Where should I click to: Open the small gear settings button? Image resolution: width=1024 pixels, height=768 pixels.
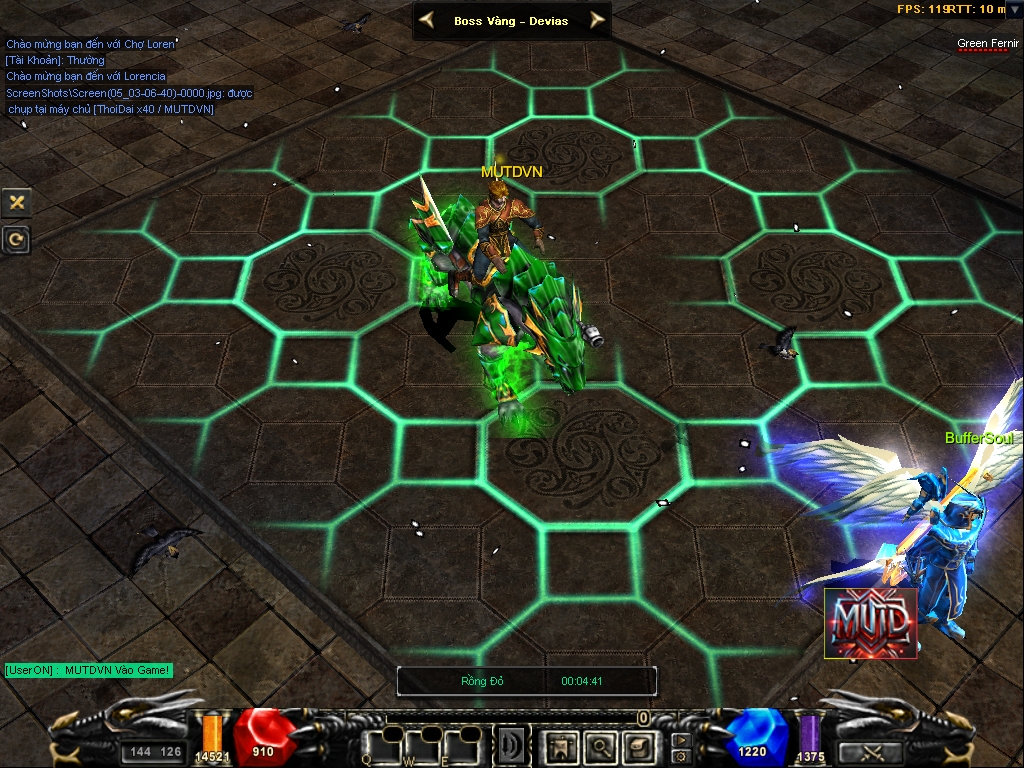pyautogui.click(x=681, y=756)
